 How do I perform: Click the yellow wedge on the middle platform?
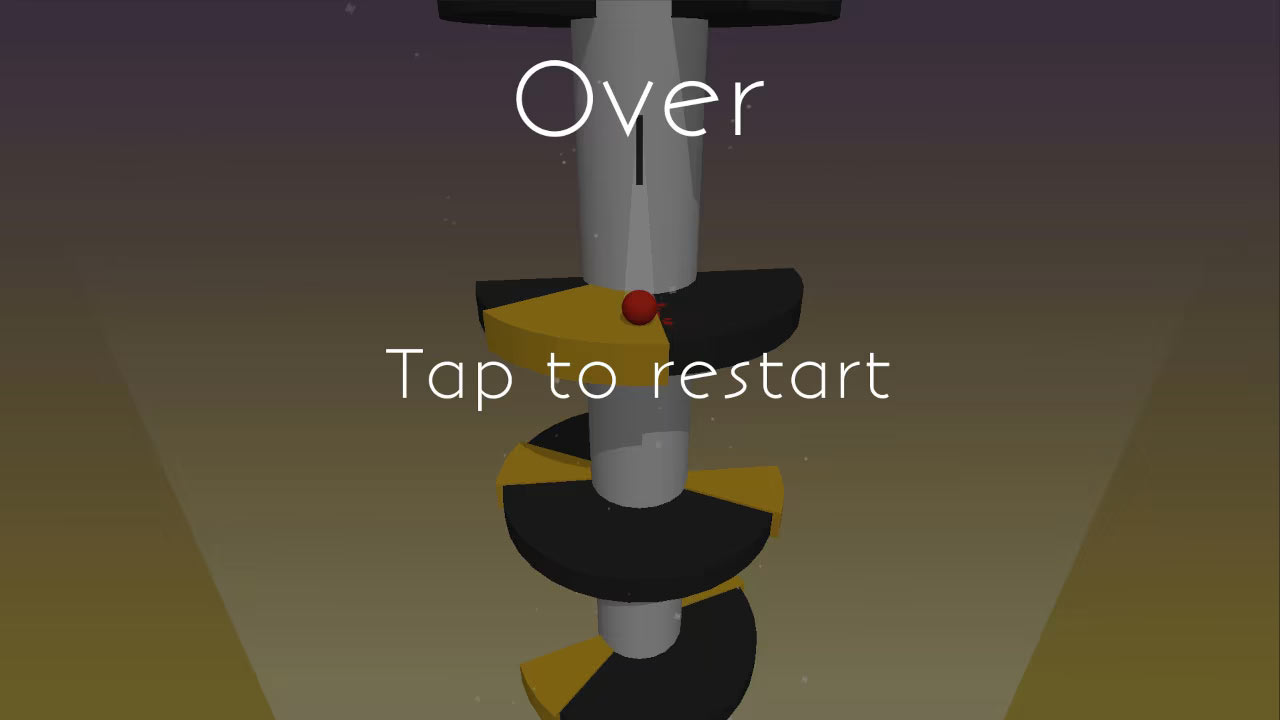pyautogui.click(x=740, y=485)
